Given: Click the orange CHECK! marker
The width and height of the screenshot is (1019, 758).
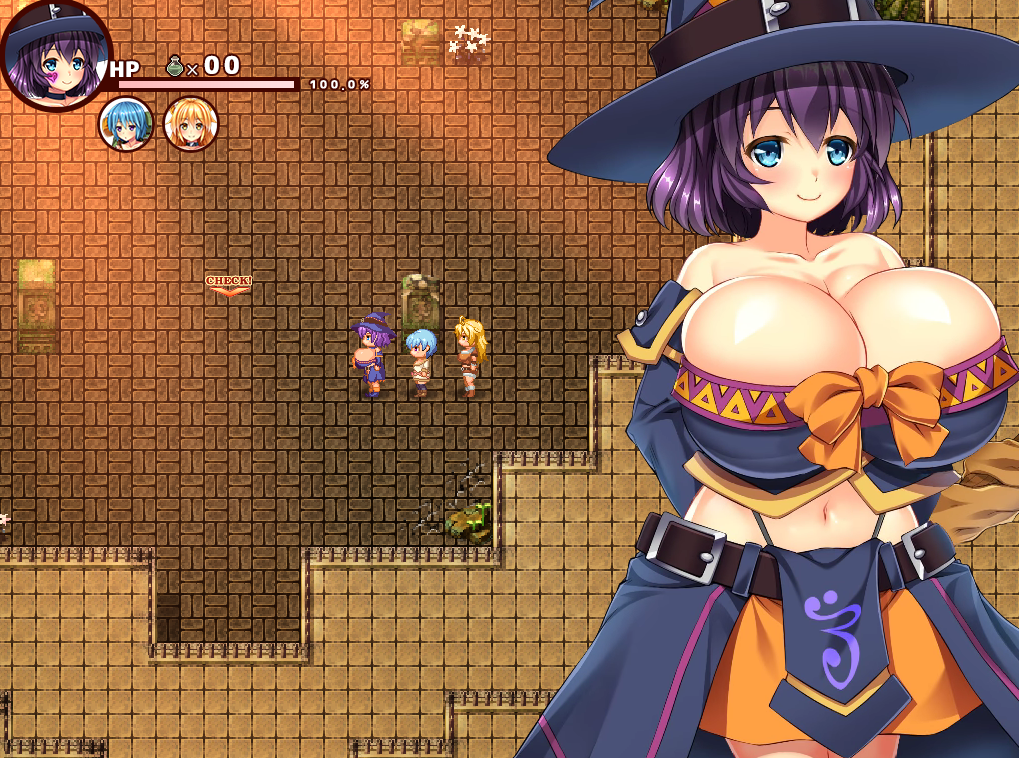Looking at the screenshot, I should [228, 284].
